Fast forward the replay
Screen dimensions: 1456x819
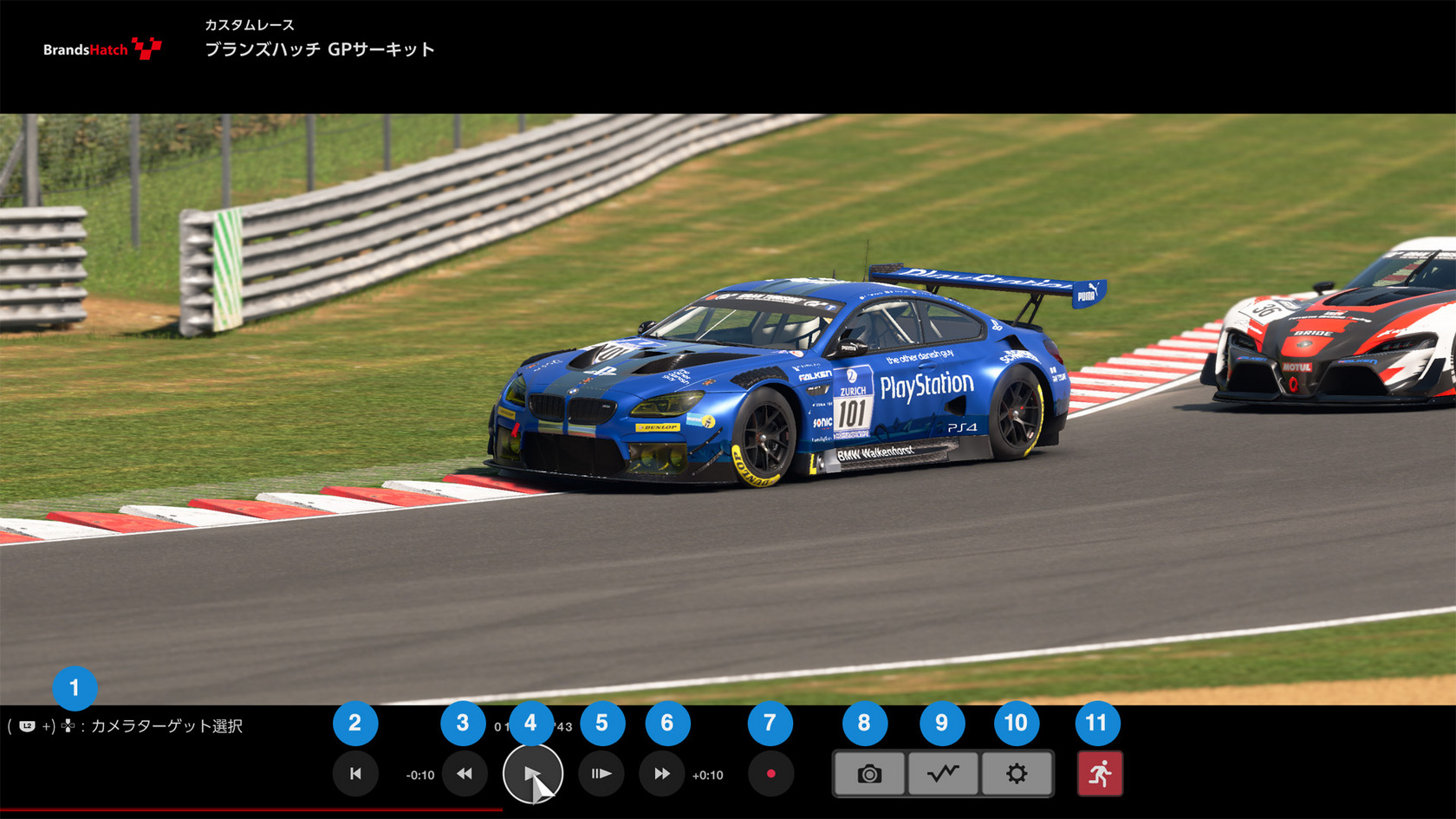662,774
